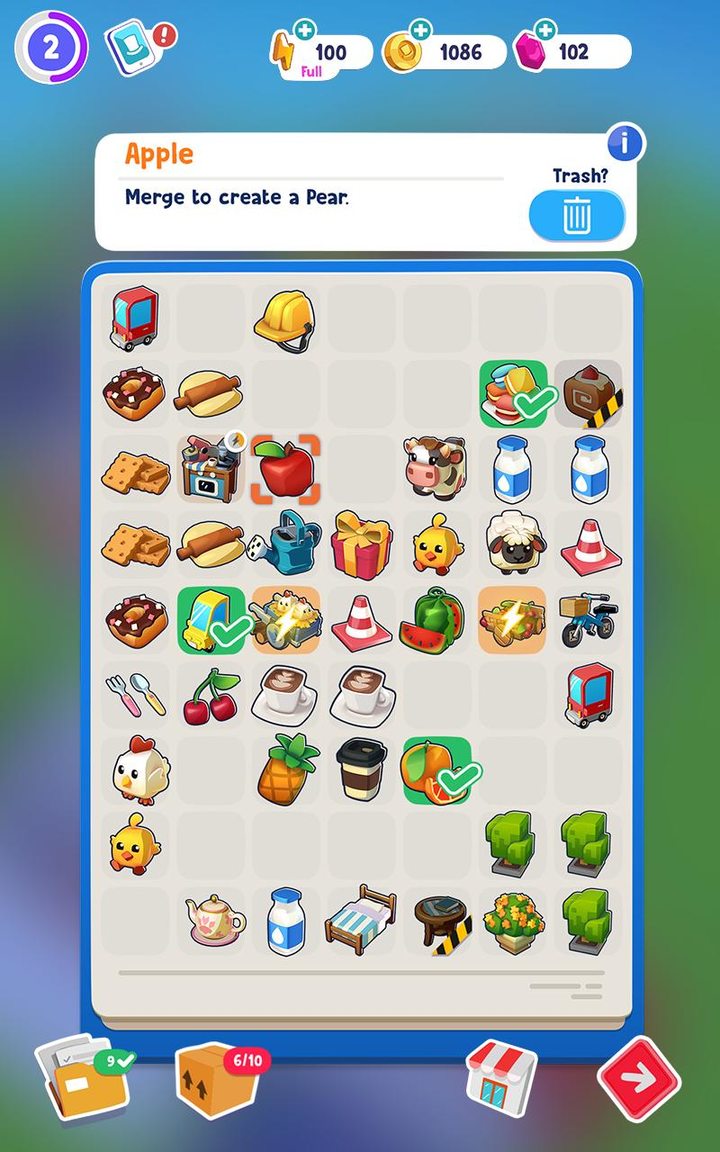Pick the pineapple tile
The width and height of the screenshot is (720, 1152).
[286, 770]
